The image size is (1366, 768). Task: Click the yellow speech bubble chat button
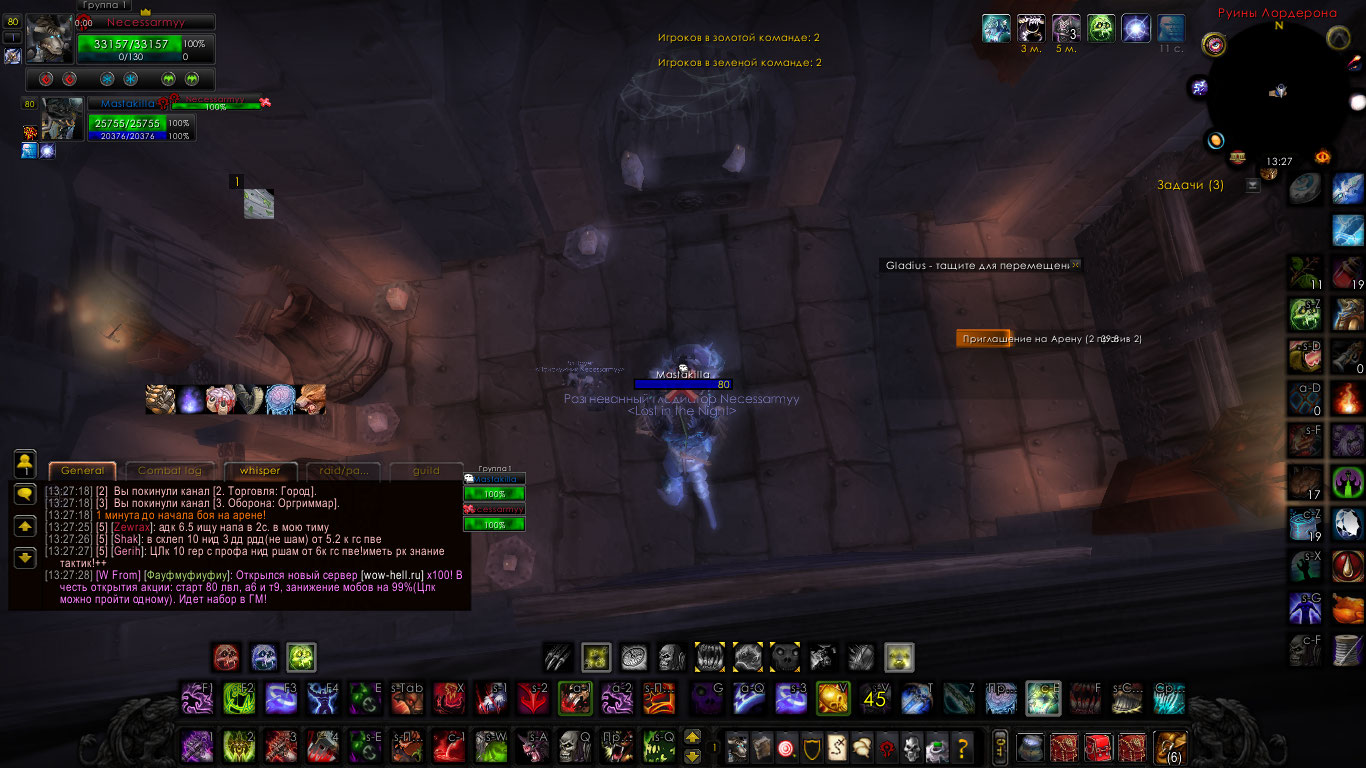pos(26,494)
